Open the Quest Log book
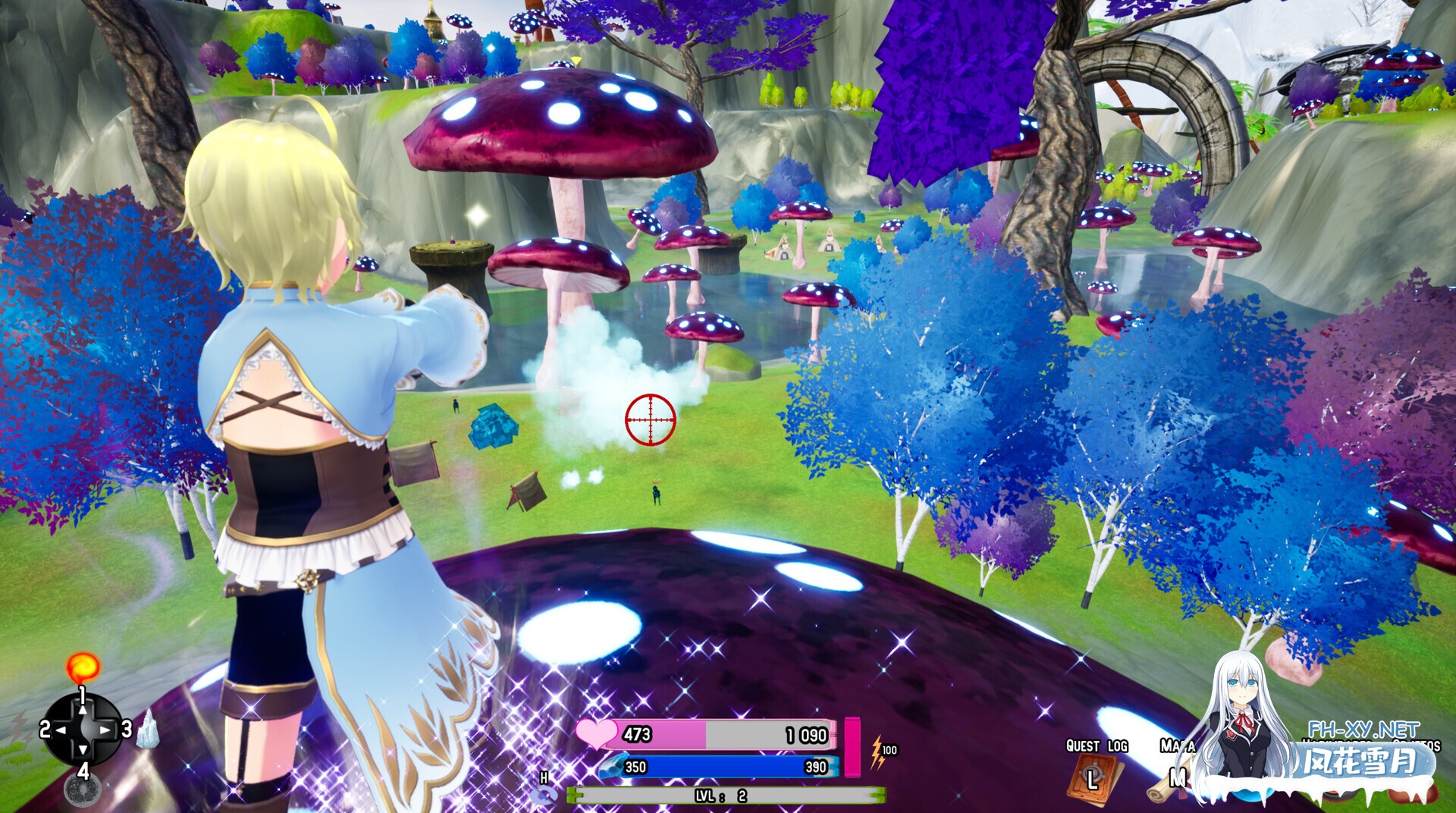This screenshot has width=1456, height=813. click(x=1092, y=777)
